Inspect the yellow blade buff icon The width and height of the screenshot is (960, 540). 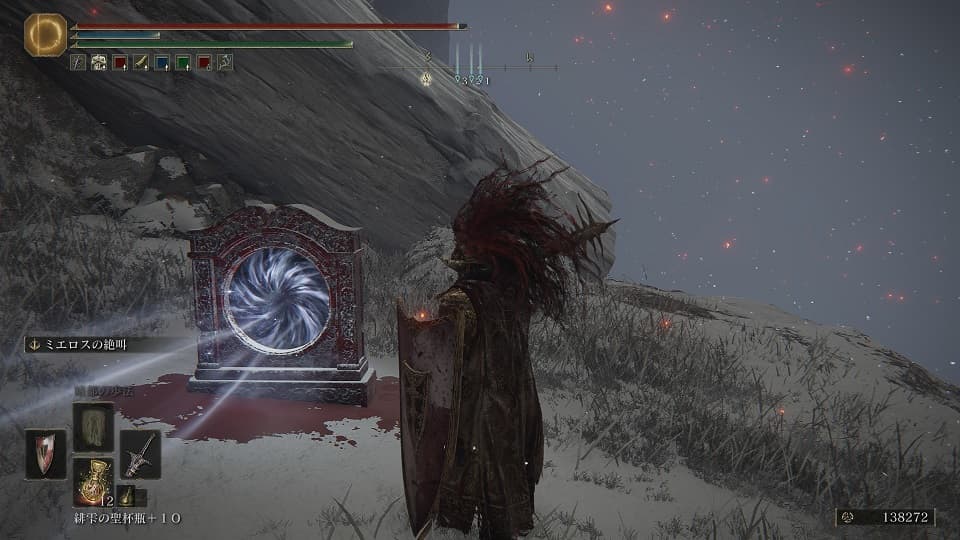(x=141, y=62)
